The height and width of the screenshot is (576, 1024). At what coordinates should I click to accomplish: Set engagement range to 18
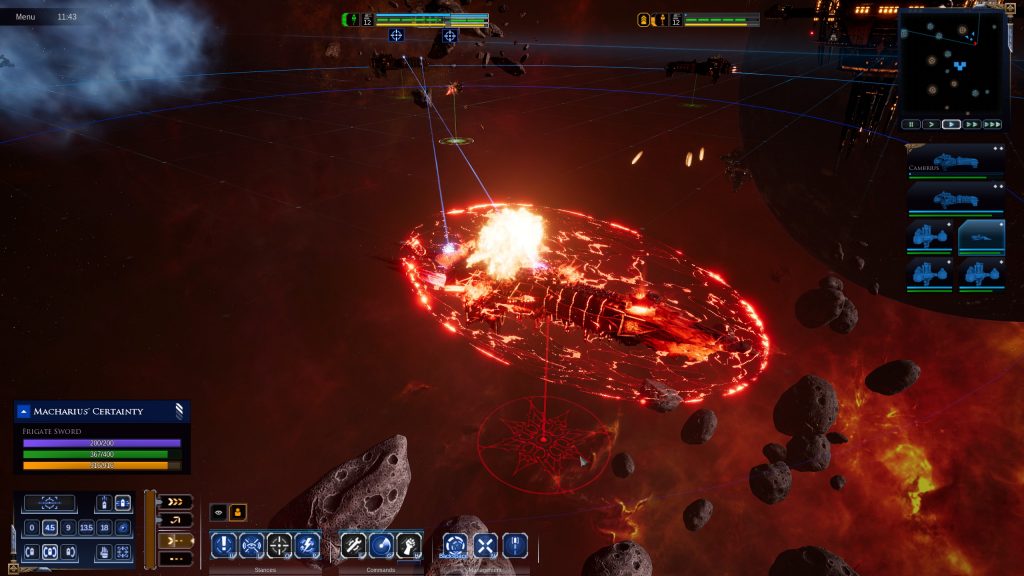pyautogui.click(x=104, y=527)
